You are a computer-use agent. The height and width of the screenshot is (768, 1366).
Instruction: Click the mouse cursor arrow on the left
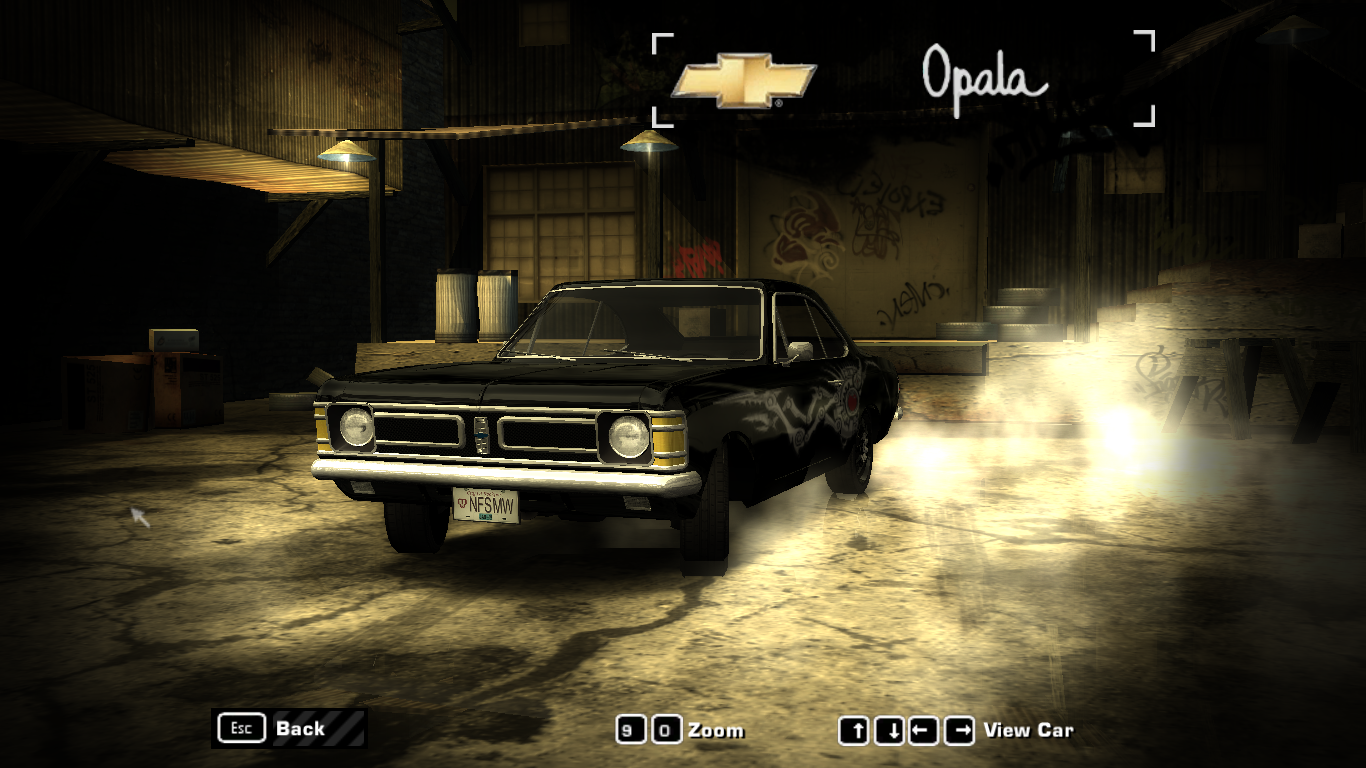[x=136, y=516]
